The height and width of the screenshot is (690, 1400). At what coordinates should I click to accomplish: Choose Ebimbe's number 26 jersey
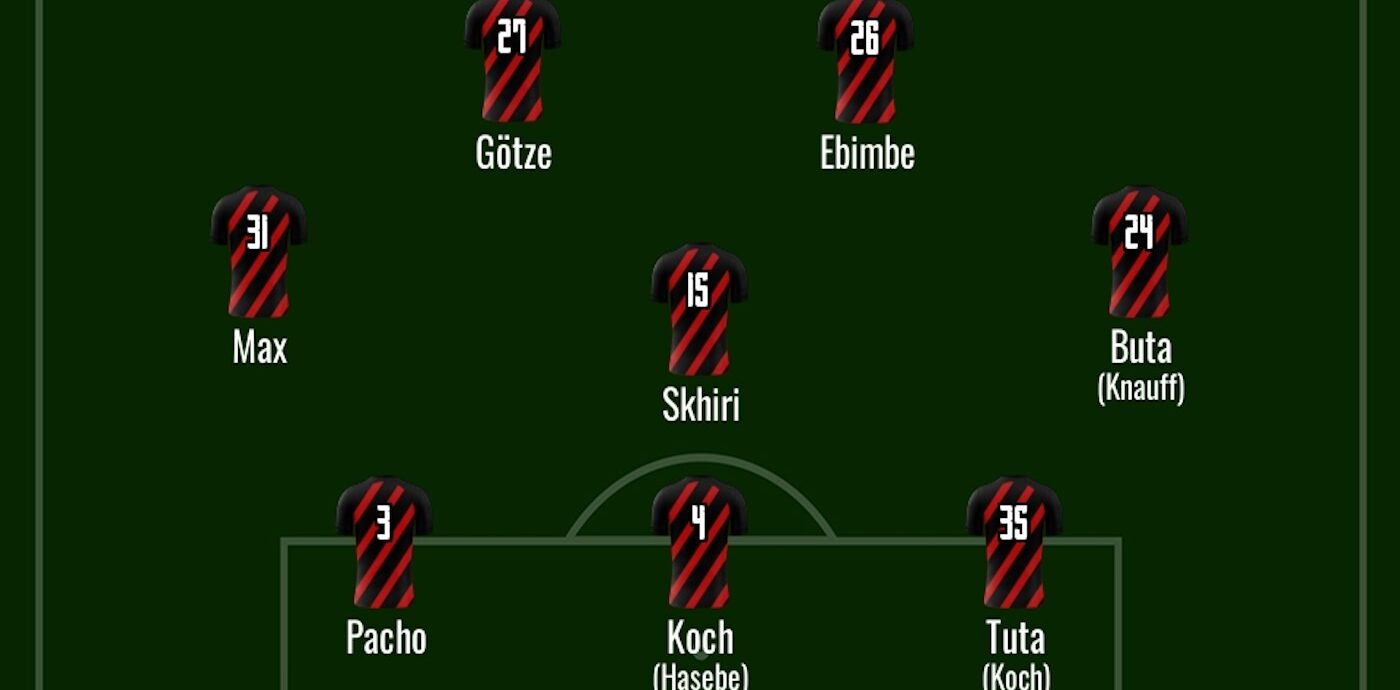coord(865,62)
